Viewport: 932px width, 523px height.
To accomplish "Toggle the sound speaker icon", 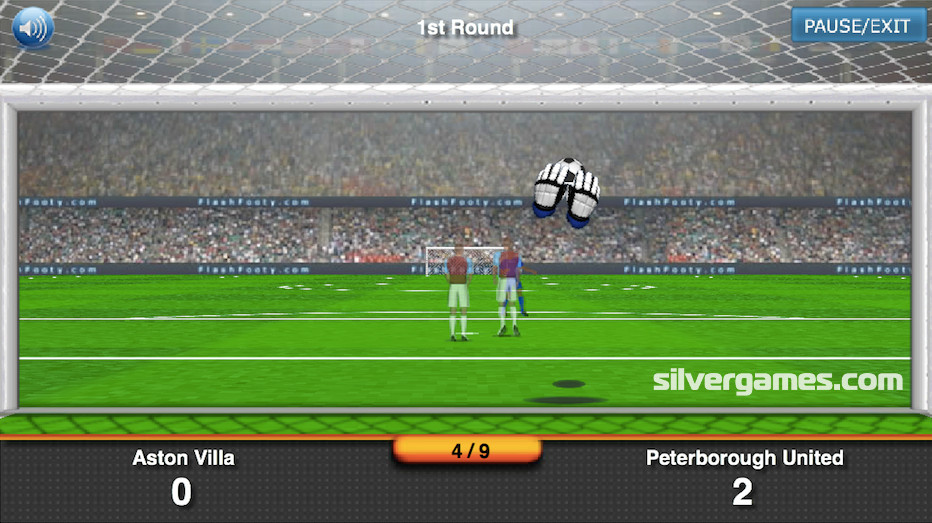I will click(33, 28).
